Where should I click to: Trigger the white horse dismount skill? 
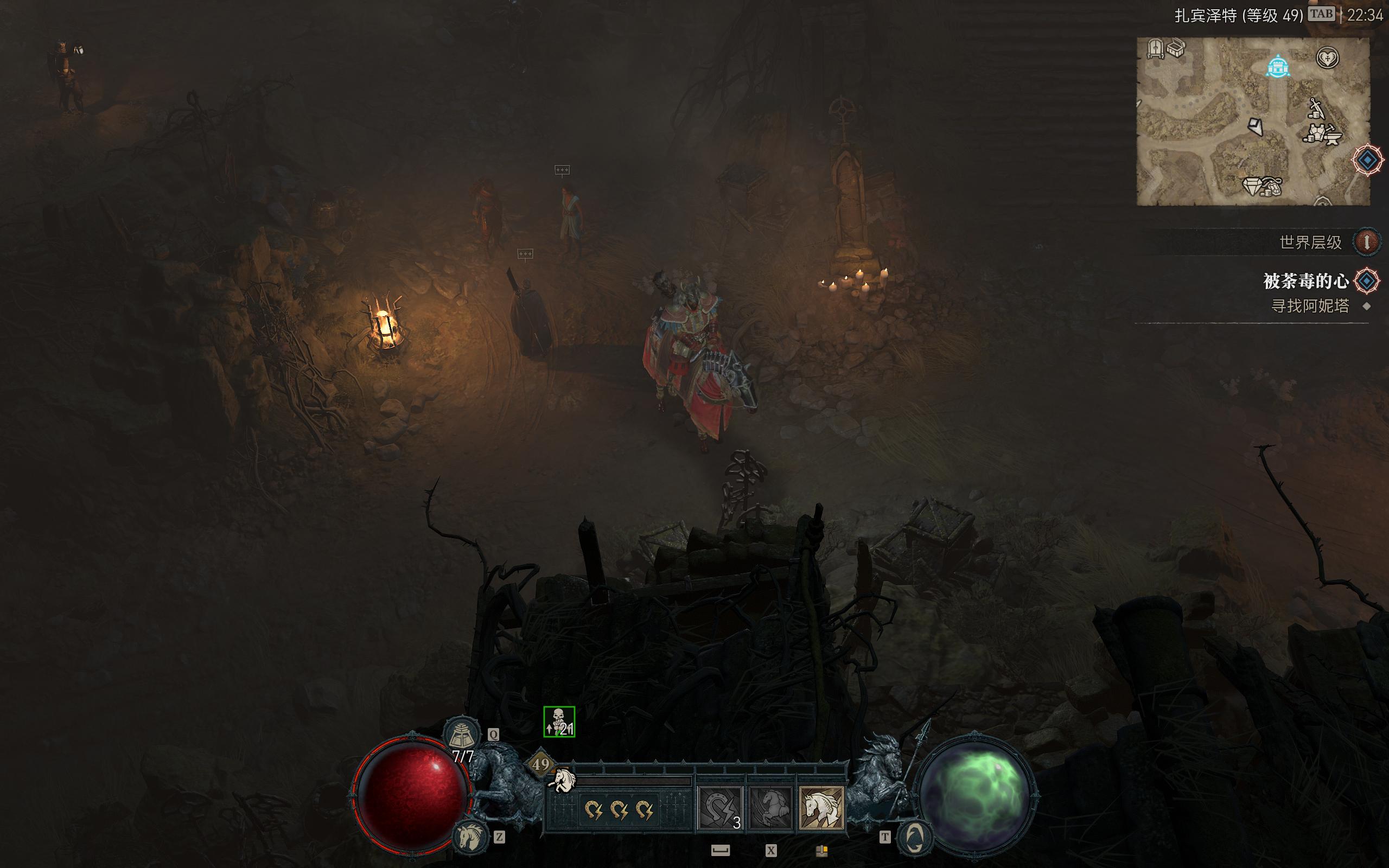(821, 809)
